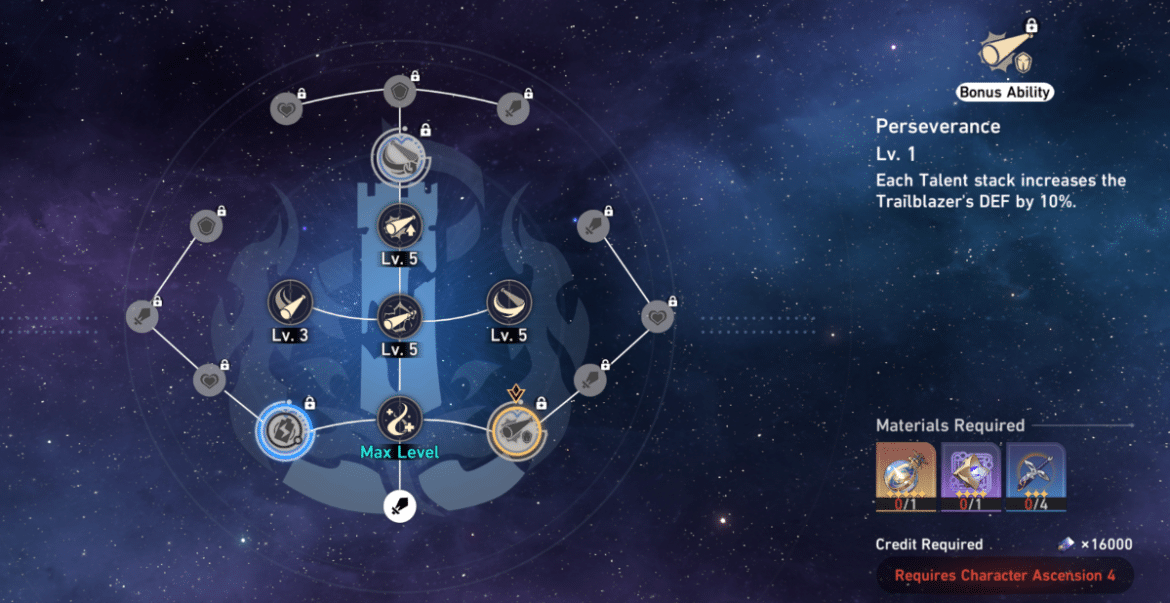Select the white sword basic attack node
Image resolution: width=1170 pixels, height=603 pixels.
pos(400,507)
